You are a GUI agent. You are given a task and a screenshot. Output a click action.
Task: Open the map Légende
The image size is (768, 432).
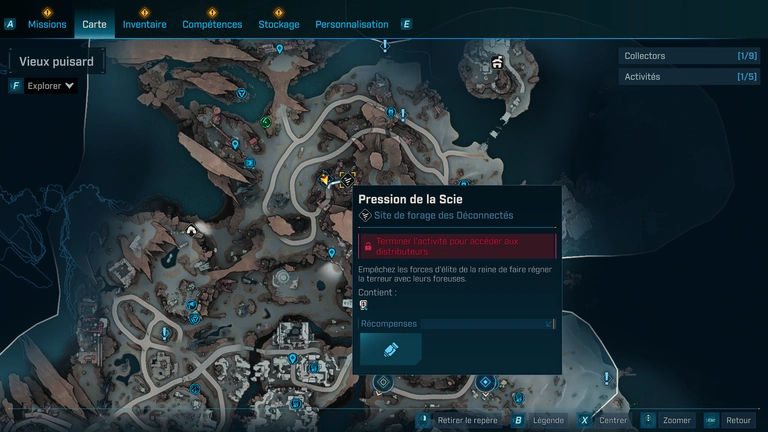pyautogui.click(x=547, y=420)
